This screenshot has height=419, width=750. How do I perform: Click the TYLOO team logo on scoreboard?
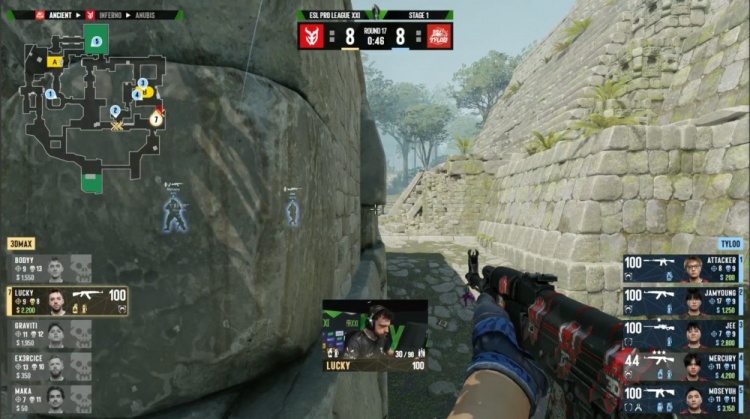tap(439, 36)
